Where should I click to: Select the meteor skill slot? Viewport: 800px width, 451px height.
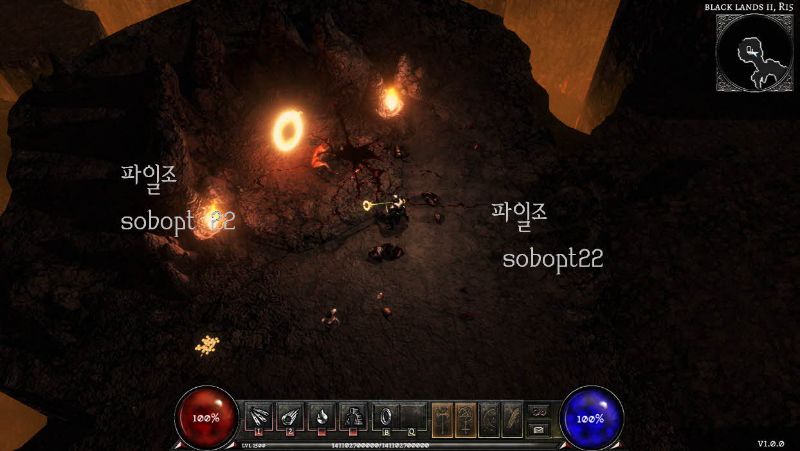tap(290, 416)
